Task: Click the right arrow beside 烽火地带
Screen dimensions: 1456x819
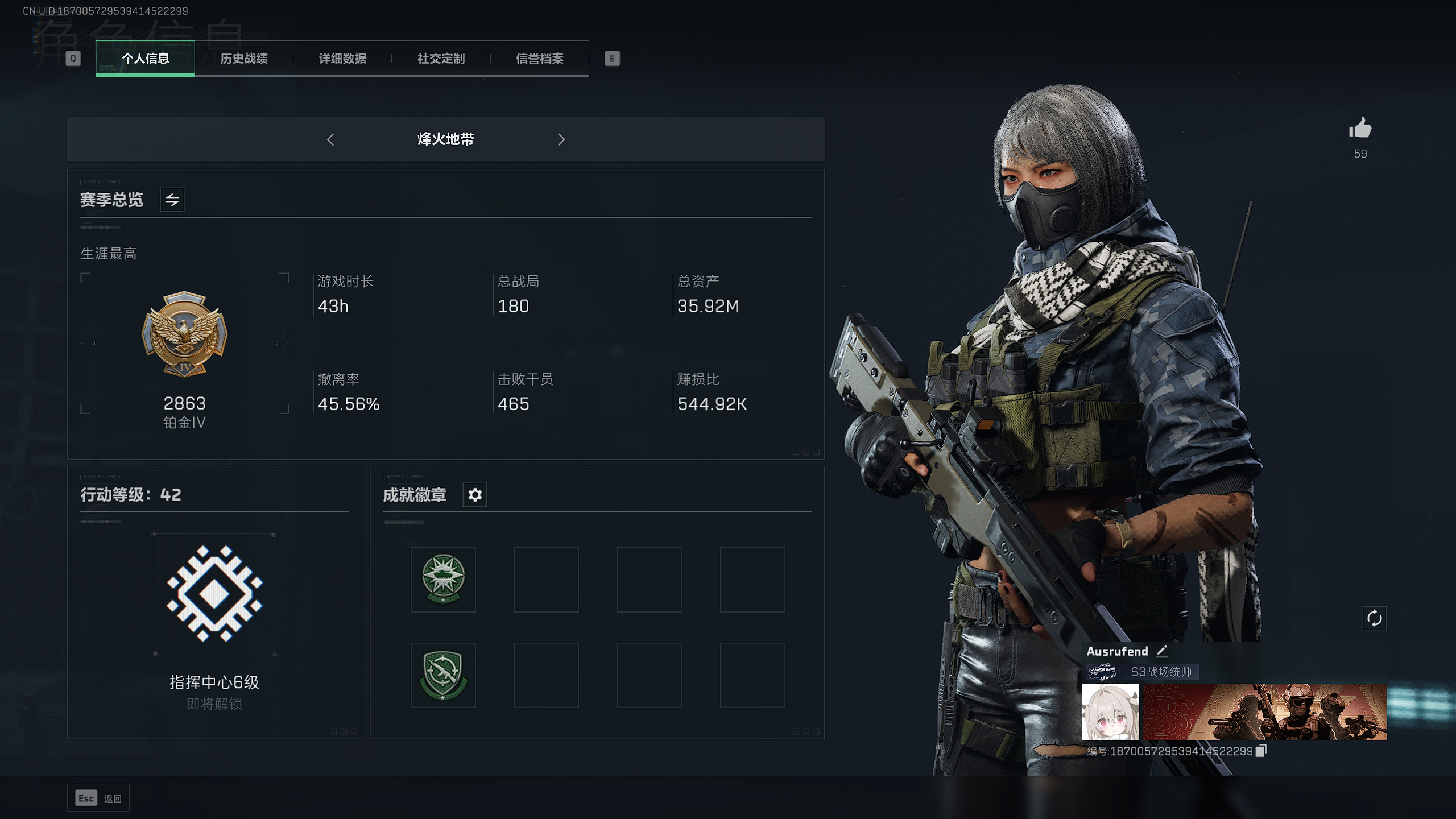Action: [561, 139]
